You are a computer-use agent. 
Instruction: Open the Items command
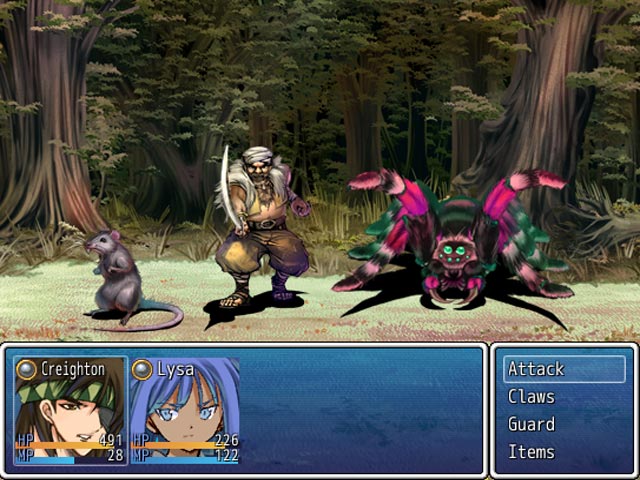pos(564,452)
